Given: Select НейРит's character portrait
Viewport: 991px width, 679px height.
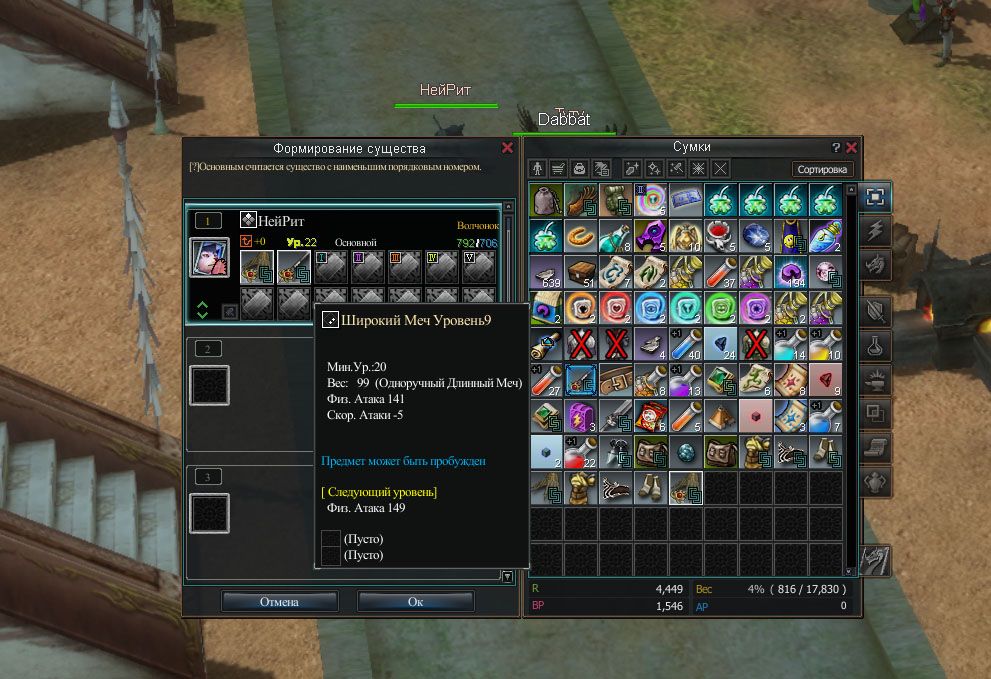Looking at the screenshot, I should tap(210, 257).
